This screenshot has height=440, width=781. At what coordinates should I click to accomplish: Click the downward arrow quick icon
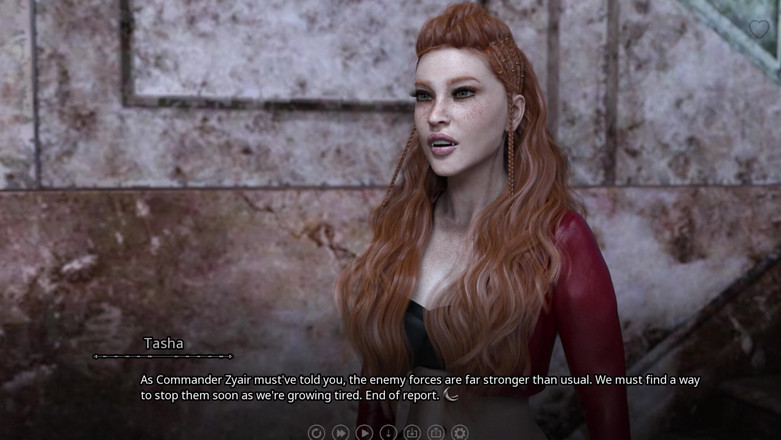click(x=388, y=433)
